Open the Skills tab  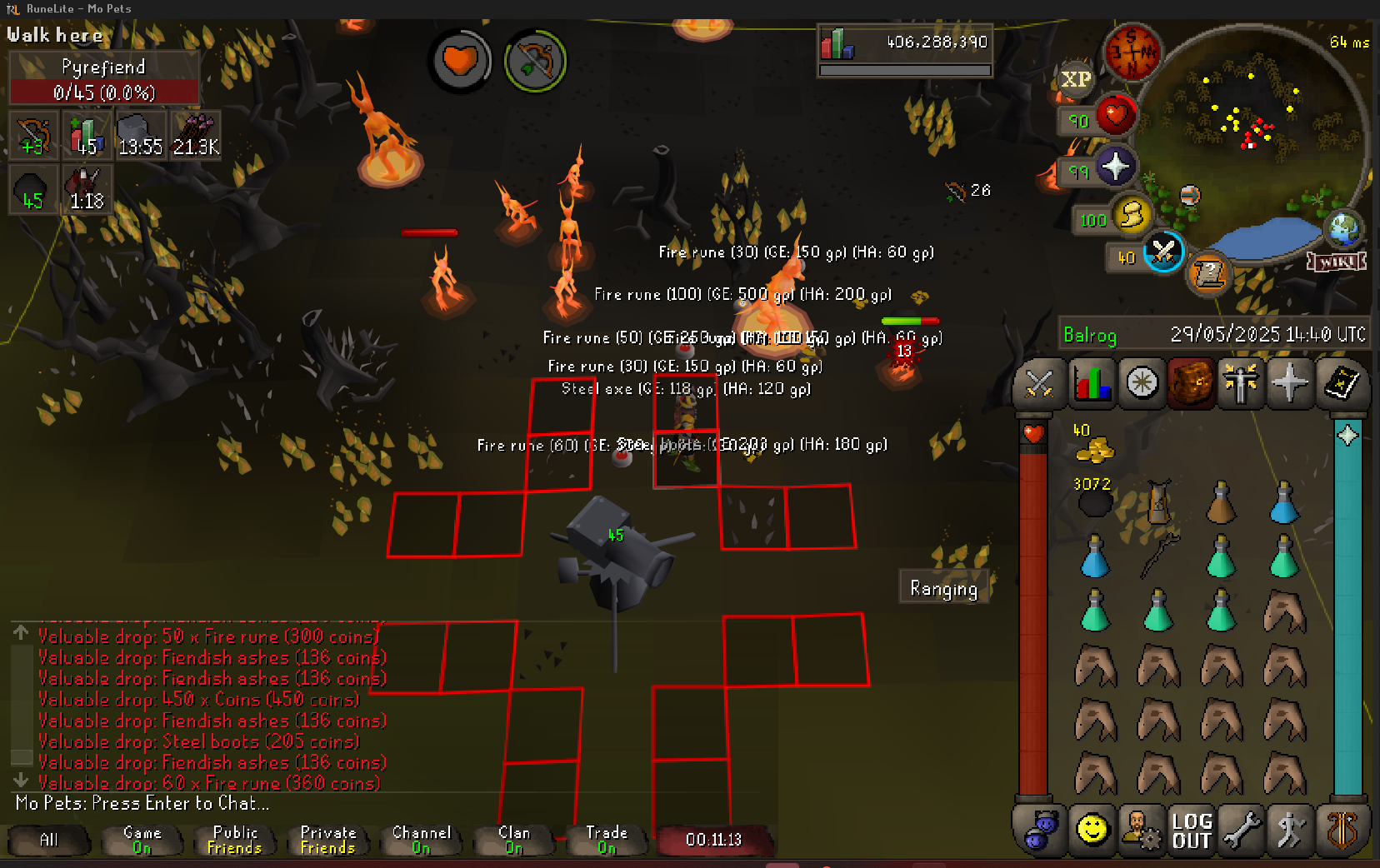1091,384
